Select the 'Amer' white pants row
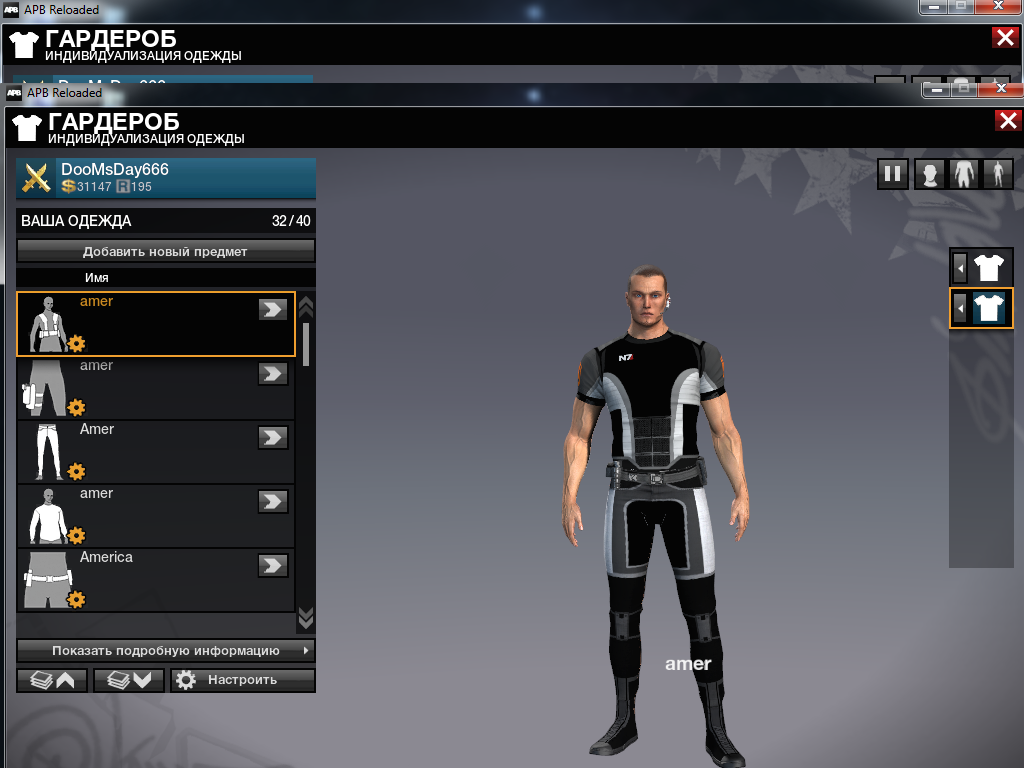 pos(155,452)
